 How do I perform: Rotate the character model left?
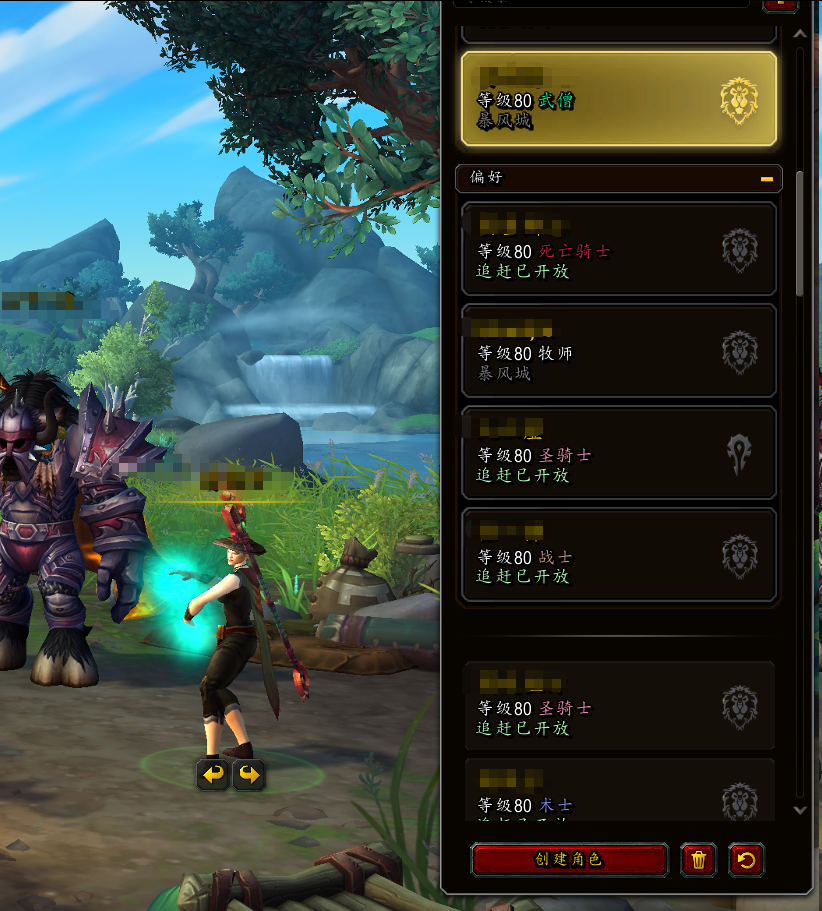[x=213, y=774]
